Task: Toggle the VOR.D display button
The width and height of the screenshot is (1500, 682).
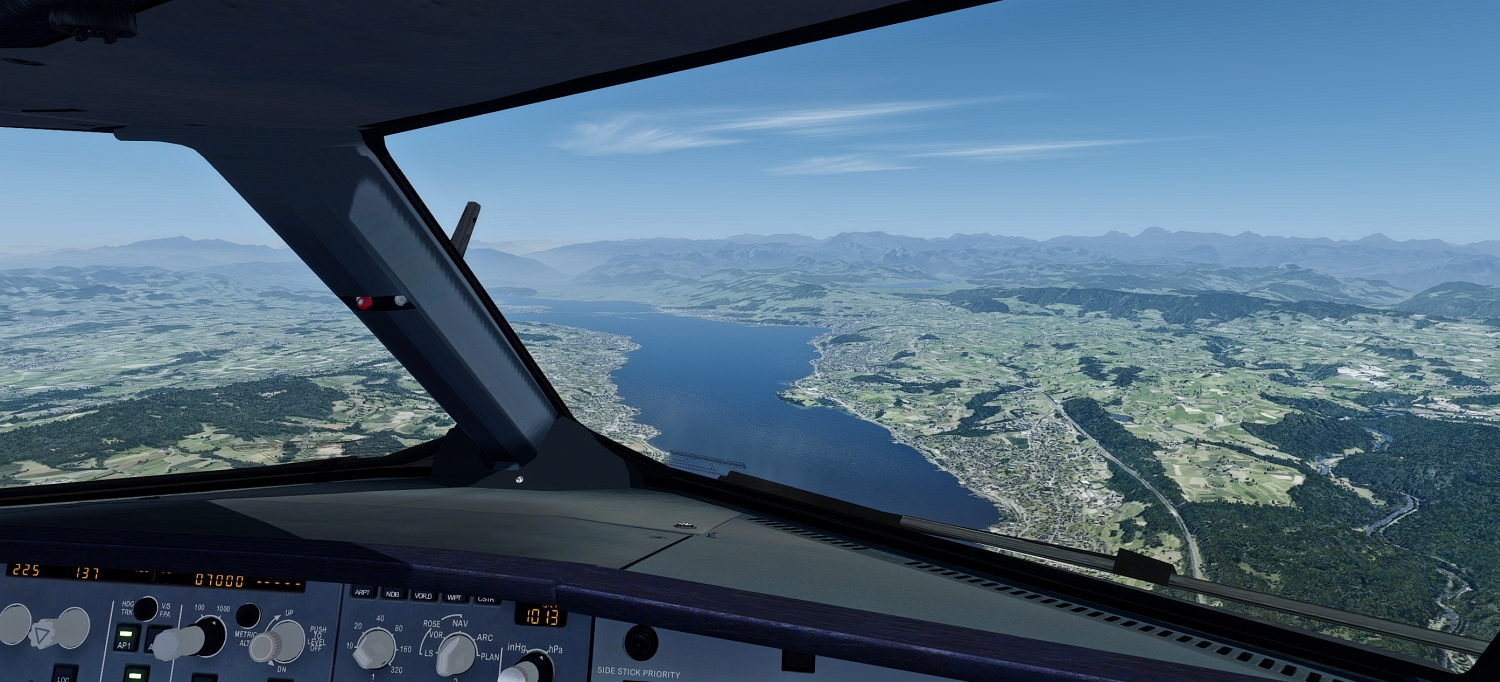Action: pos(423,596)
